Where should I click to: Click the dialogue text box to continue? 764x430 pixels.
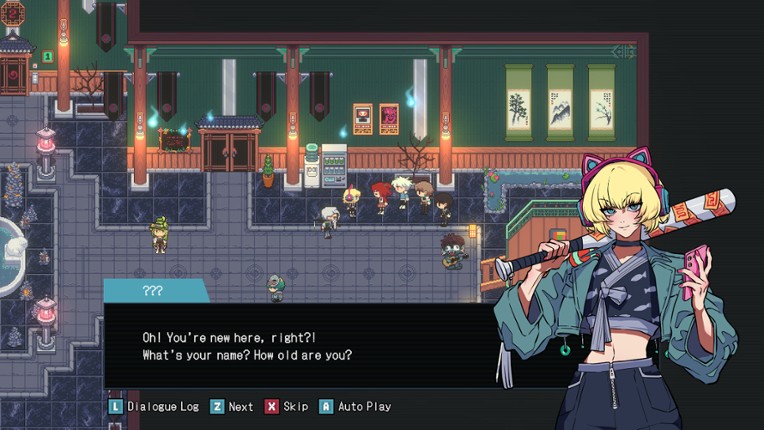(300, 345)
